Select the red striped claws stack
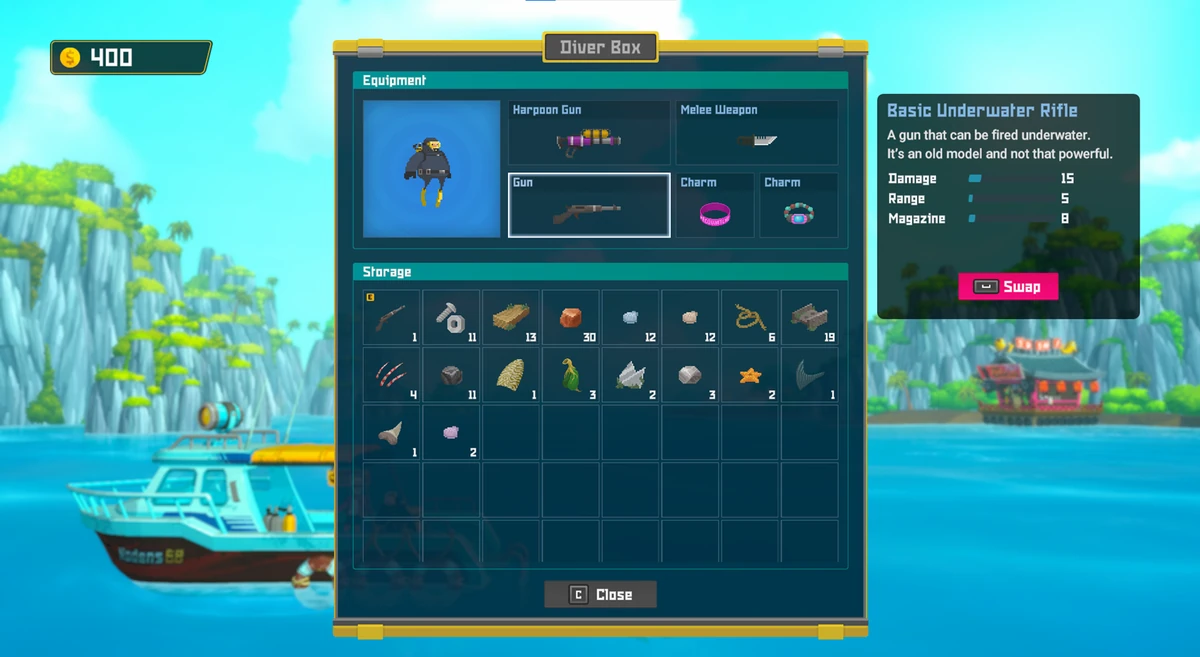This screenshot has height=657, width=1200. click(391, 375)
